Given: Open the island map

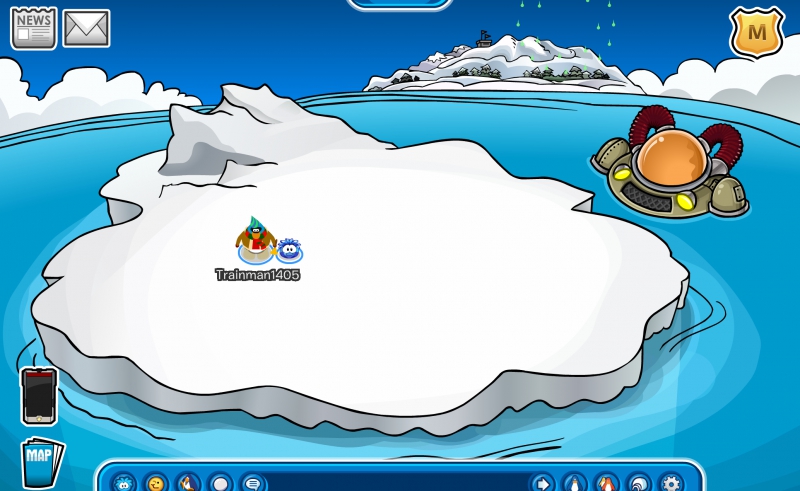Looking at the screenshot, I should coord(41,462).
